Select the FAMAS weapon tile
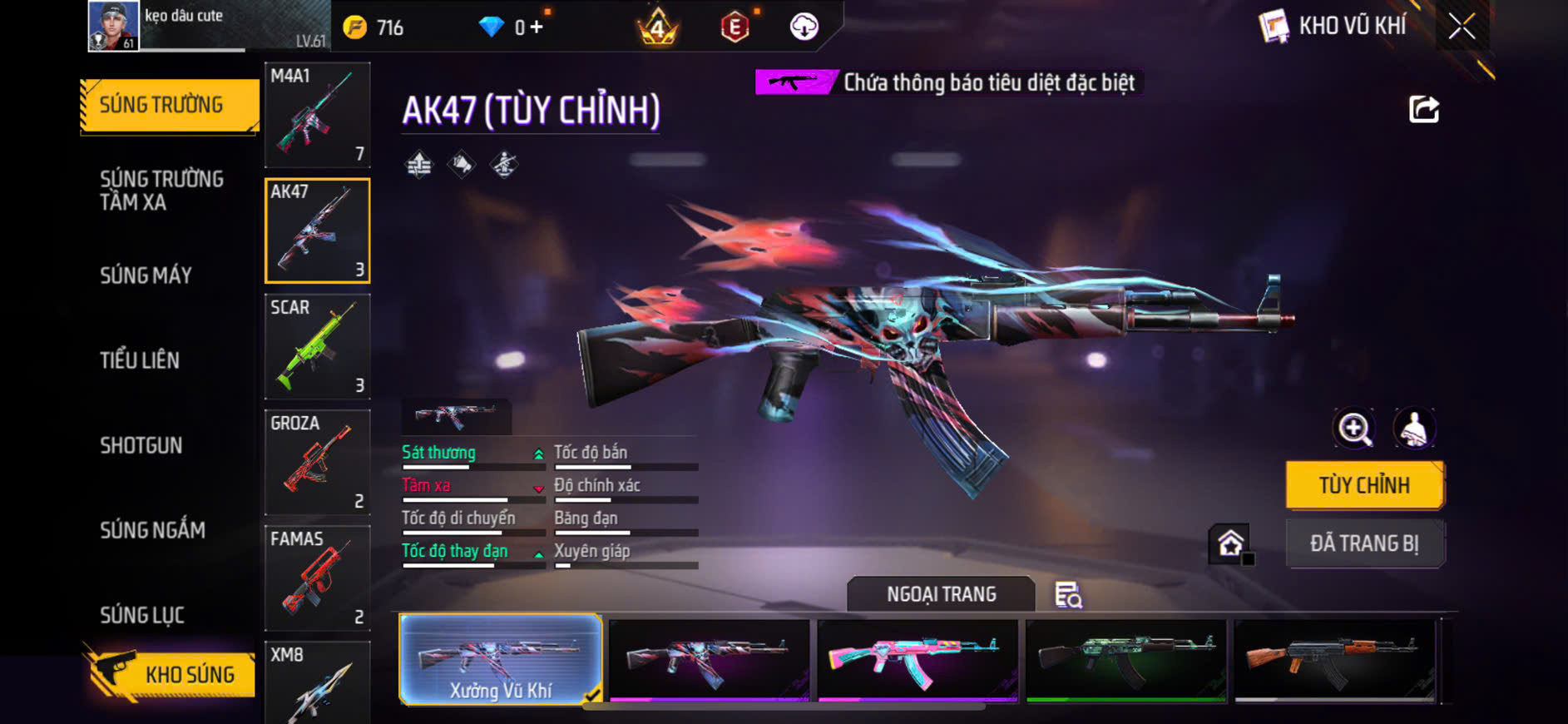1568x724 pixels. (317, 578)
